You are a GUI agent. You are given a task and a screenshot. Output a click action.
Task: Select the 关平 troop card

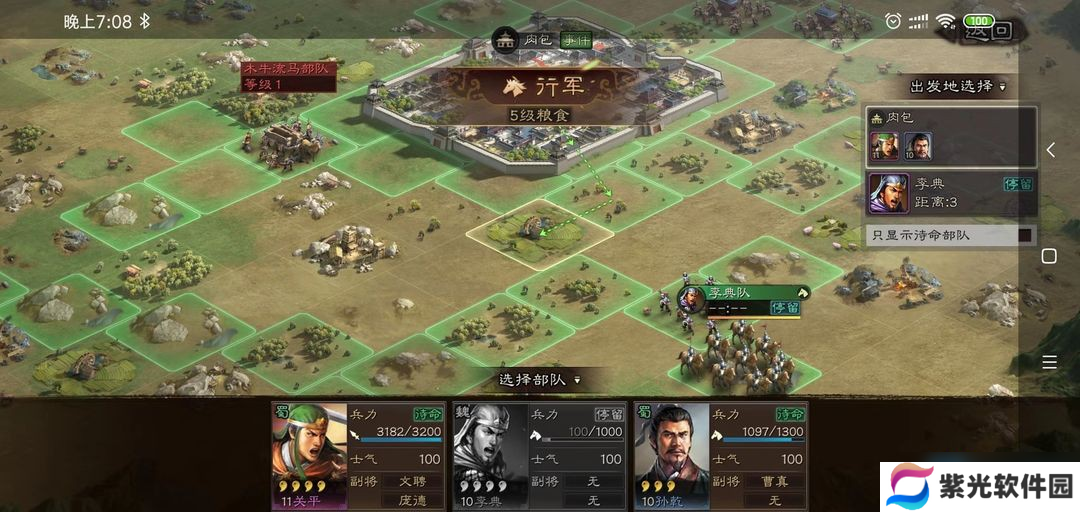(358, 455)
